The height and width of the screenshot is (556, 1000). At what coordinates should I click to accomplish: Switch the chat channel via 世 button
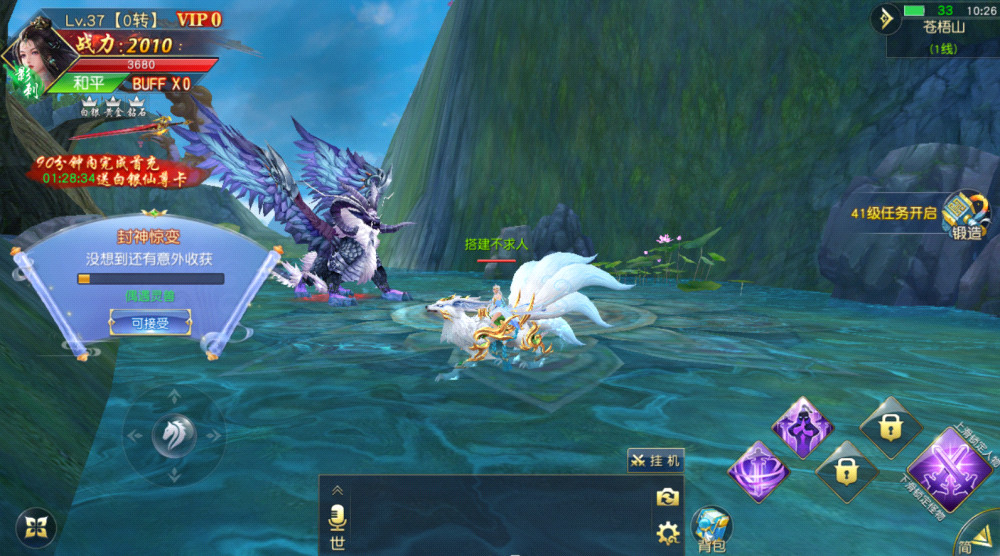(x=338, y=544)
